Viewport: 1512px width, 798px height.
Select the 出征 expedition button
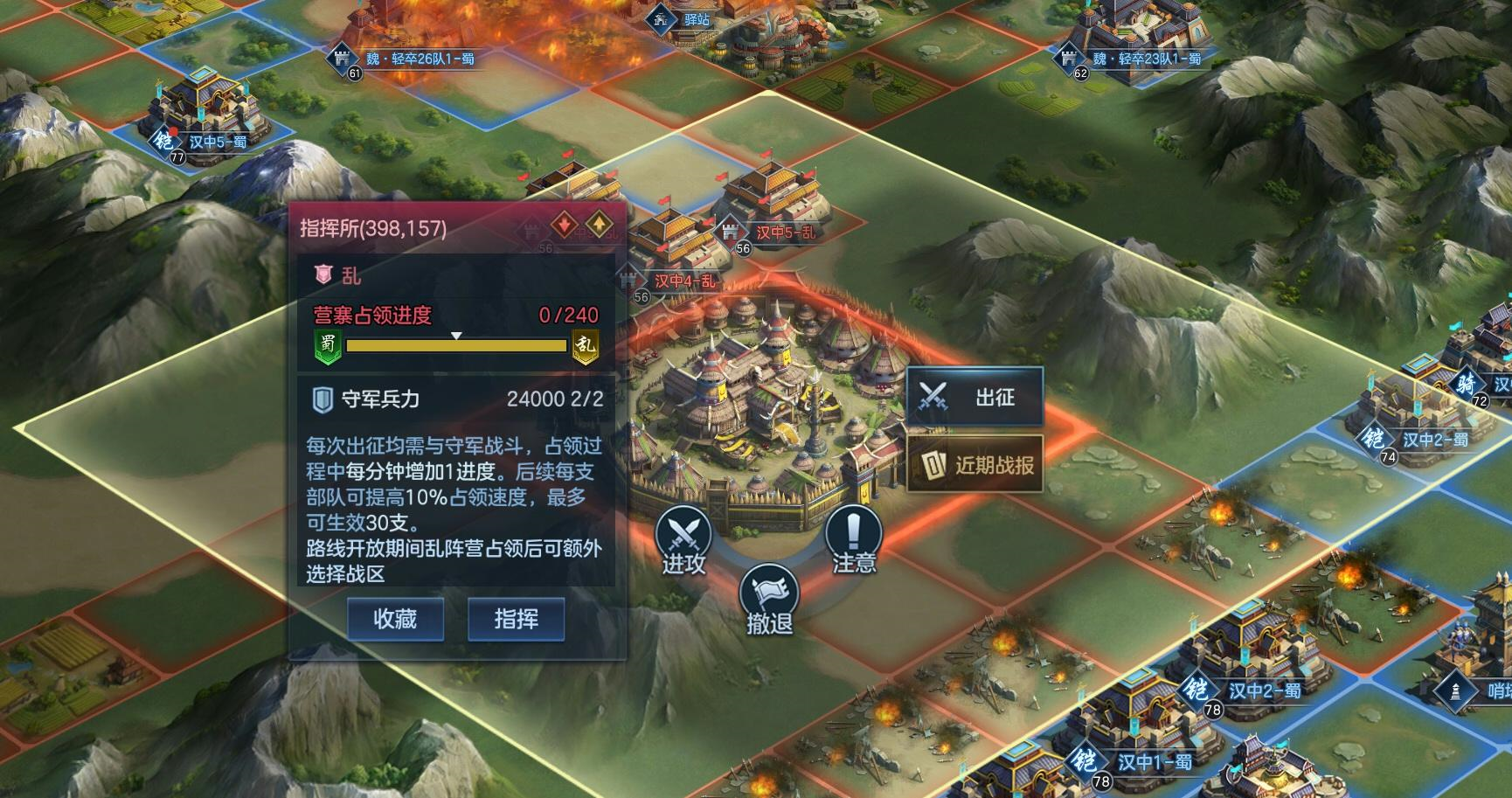[x=974, y=394]
